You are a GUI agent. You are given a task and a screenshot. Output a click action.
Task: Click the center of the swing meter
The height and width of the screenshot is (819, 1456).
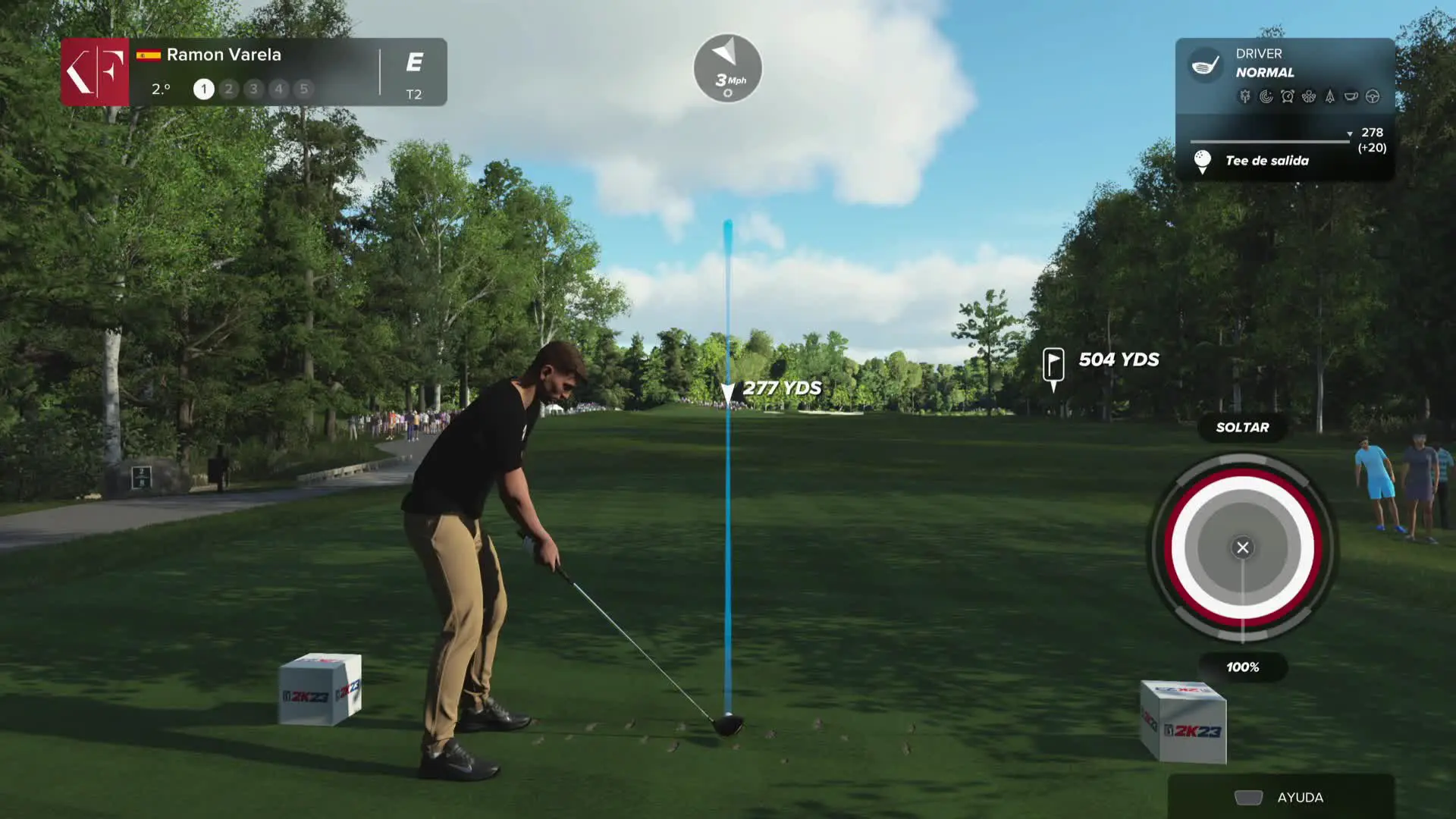point(1242,548)
